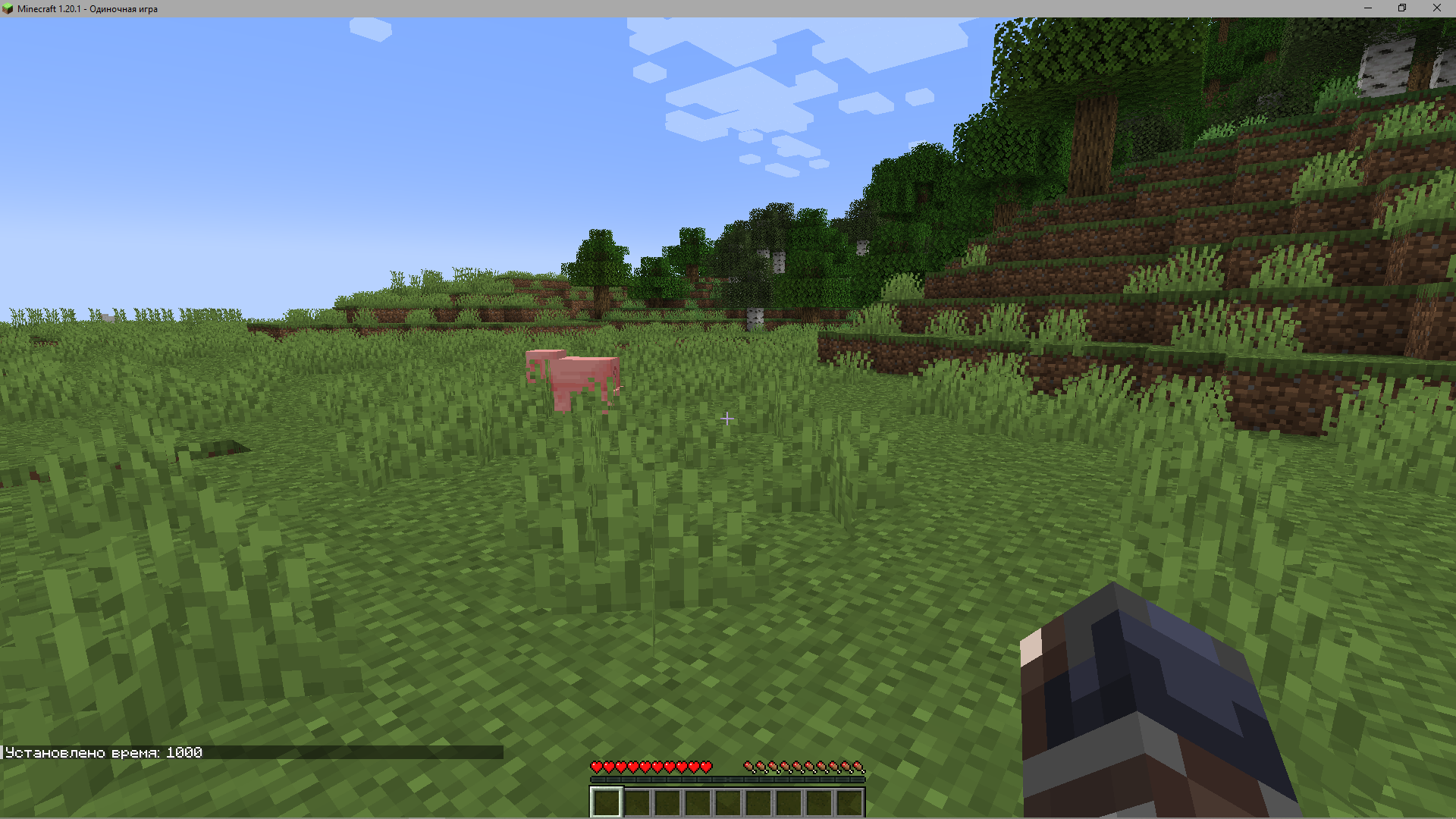Click the leftmost red heart in the health bar
The width and height of the screenshot is (1456, 819).
point(596,766)
